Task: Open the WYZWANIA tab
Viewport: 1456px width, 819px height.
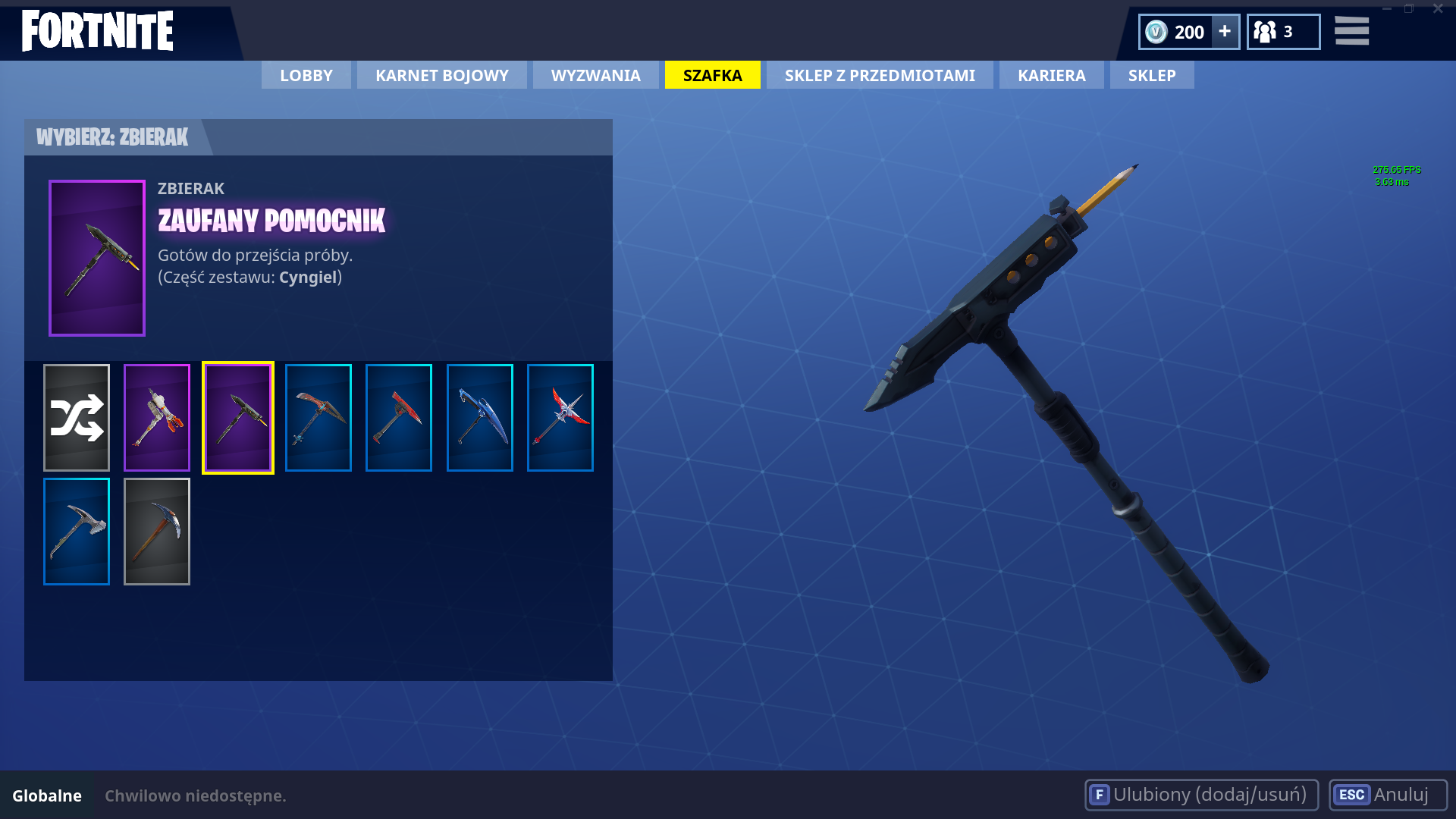Action: click(x=595, y=75)
